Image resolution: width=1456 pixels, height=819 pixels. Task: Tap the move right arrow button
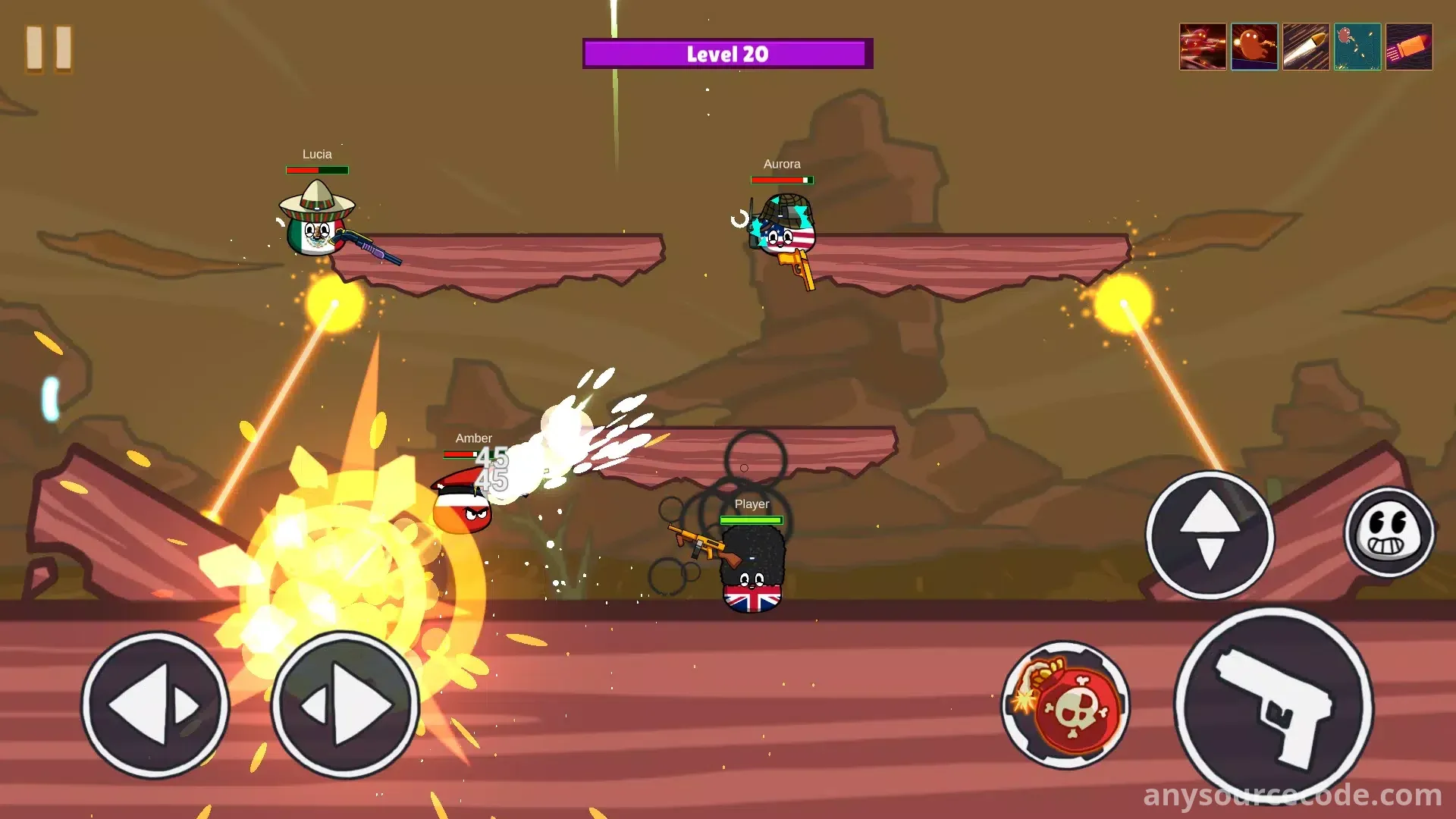point(345,705)
